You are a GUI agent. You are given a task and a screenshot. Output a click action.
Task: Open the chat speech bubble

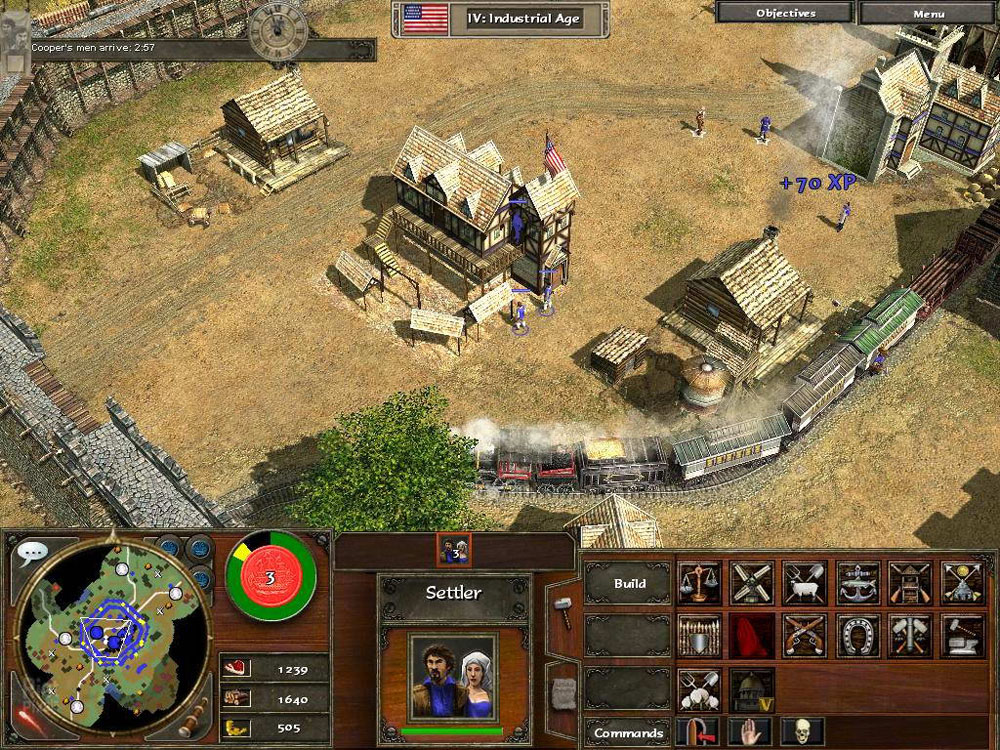point(32,553)
